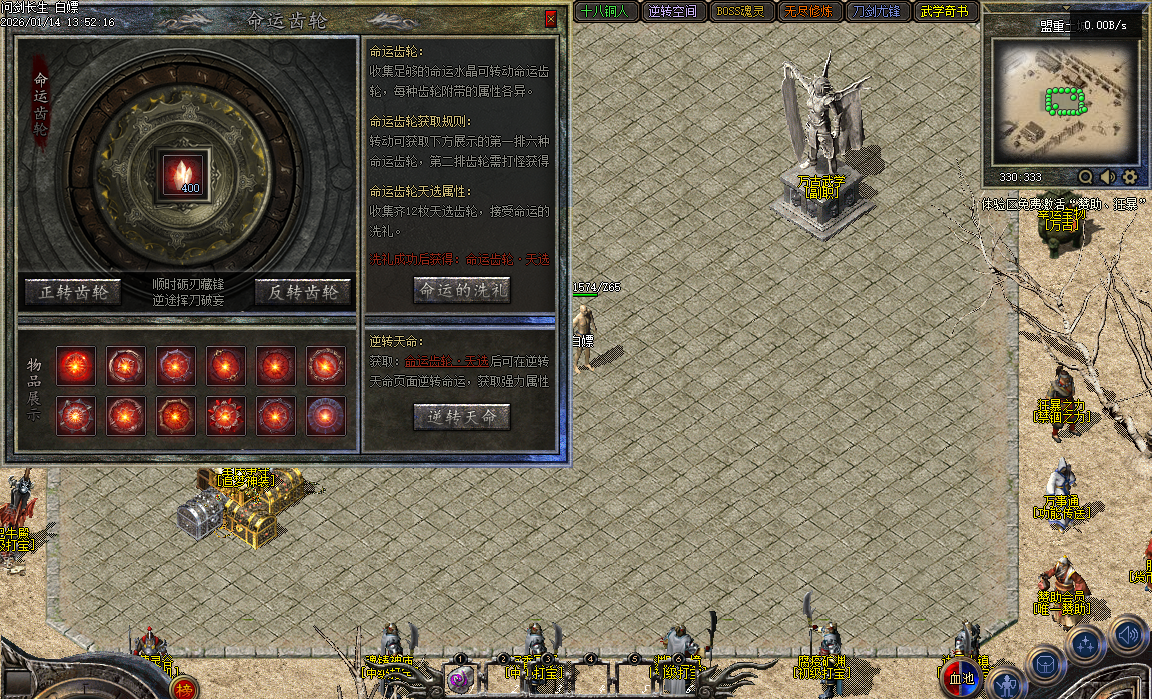Screen dimensions: 1152x699
Task: Open the 逆转空间 menu
Action: (x=672, y=12)
